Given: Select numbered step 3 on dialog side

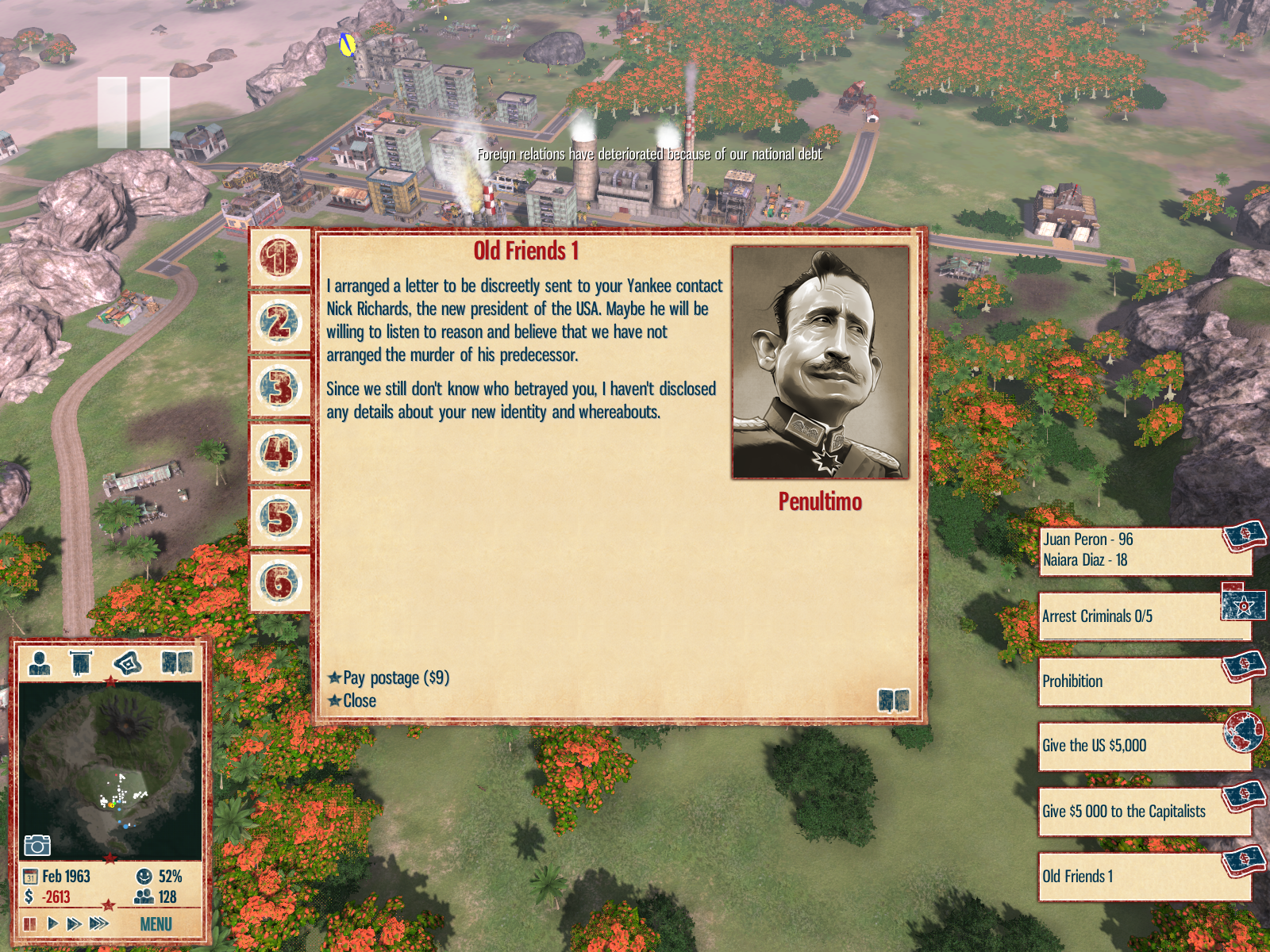Looking at the screenshot, I should (x=279, y=388).
